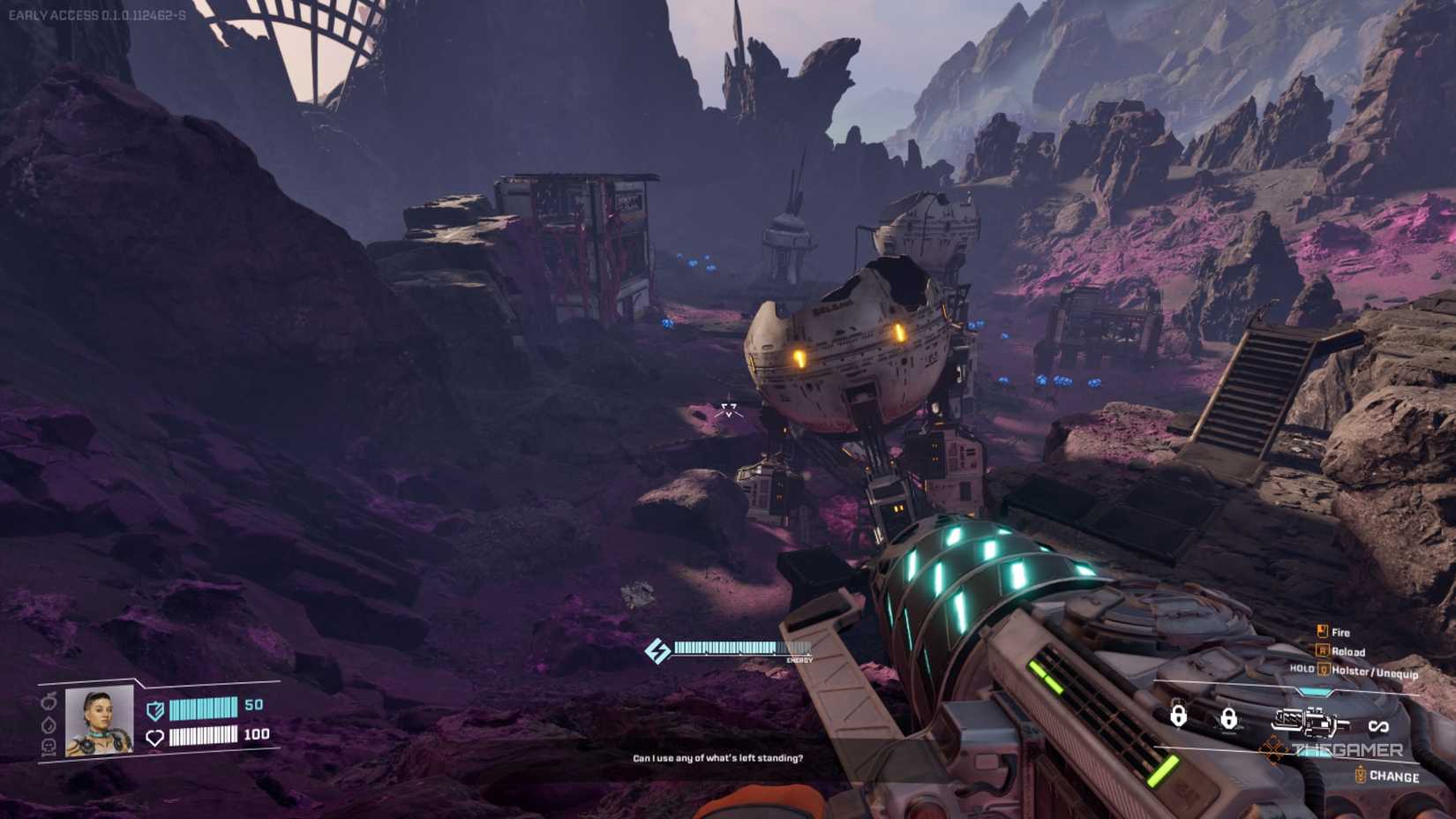Click the character portrait thumbnail

point(98,725)
